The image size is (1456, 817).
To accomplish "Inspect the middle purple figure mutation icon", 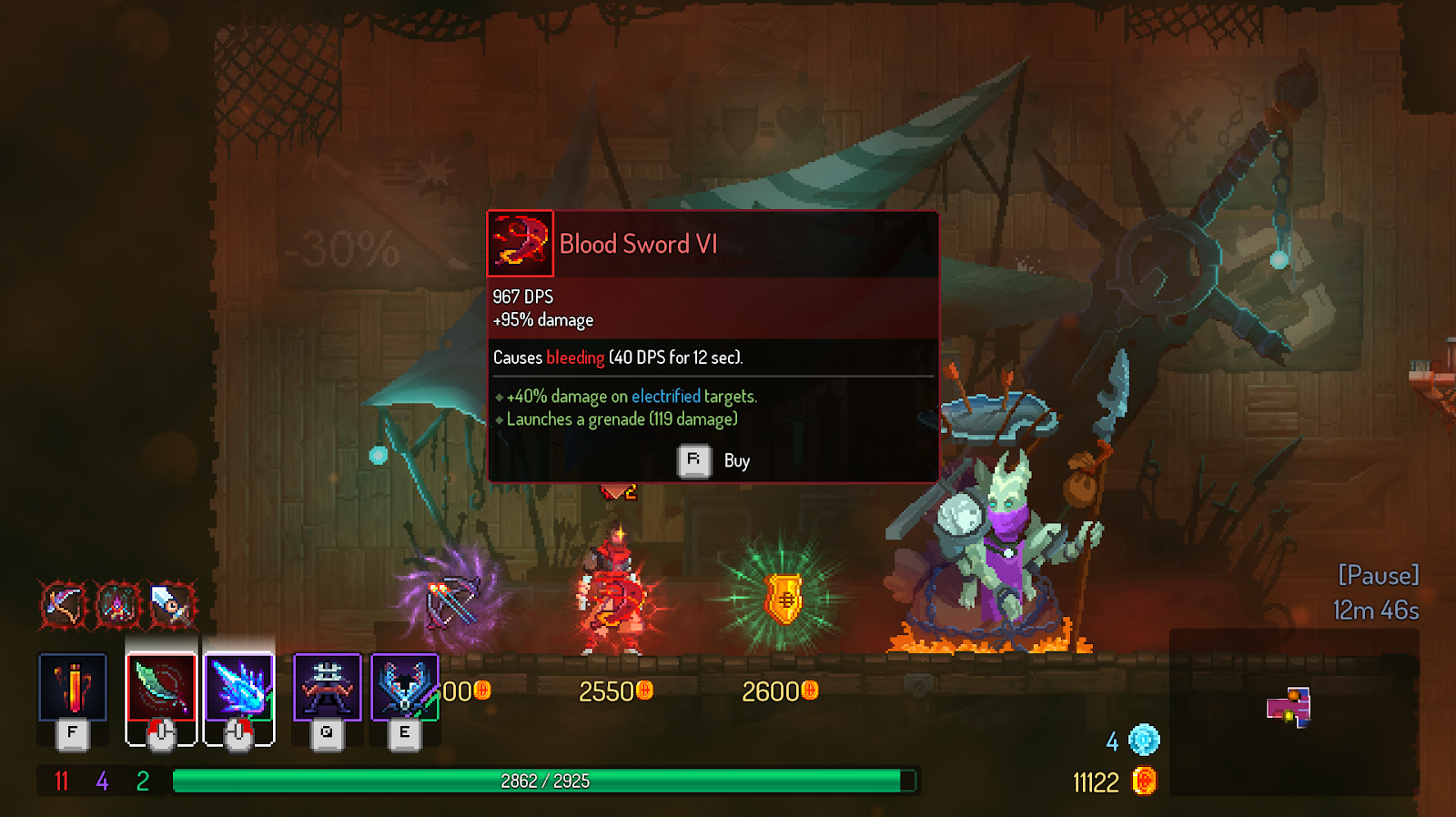I will click(x=118, y=604).
